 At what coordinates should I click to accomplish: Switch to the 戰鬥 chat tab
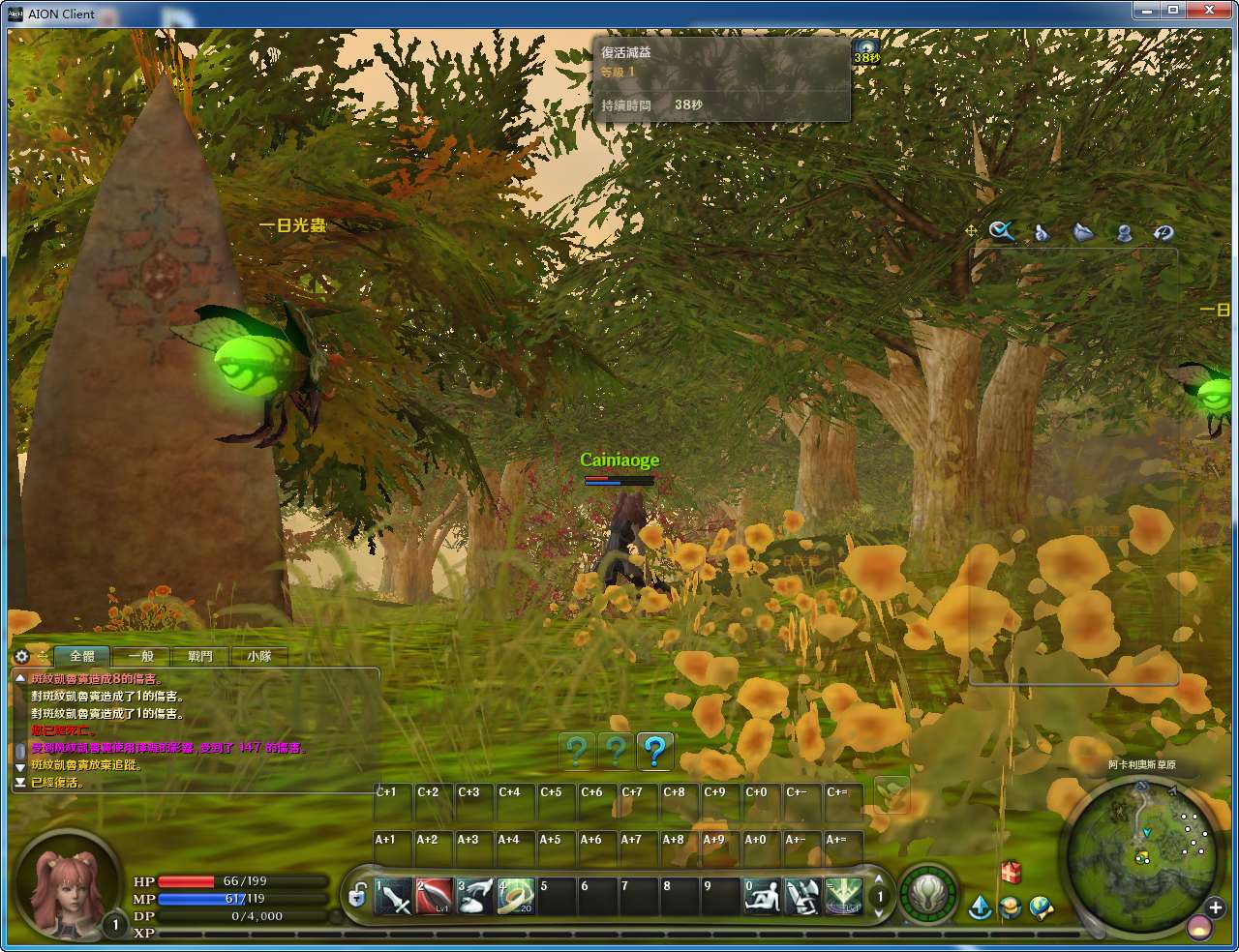(199, 656)
